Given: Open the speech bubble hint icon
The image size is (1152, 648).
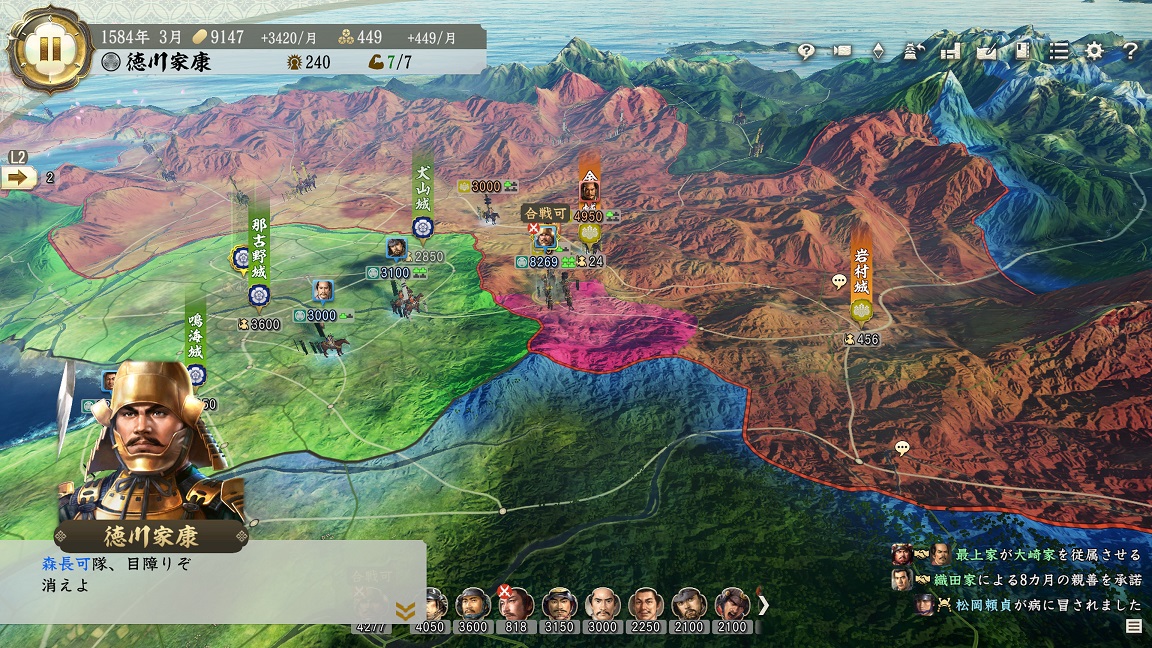Looking at the screenshot, I should coord(806,51).
